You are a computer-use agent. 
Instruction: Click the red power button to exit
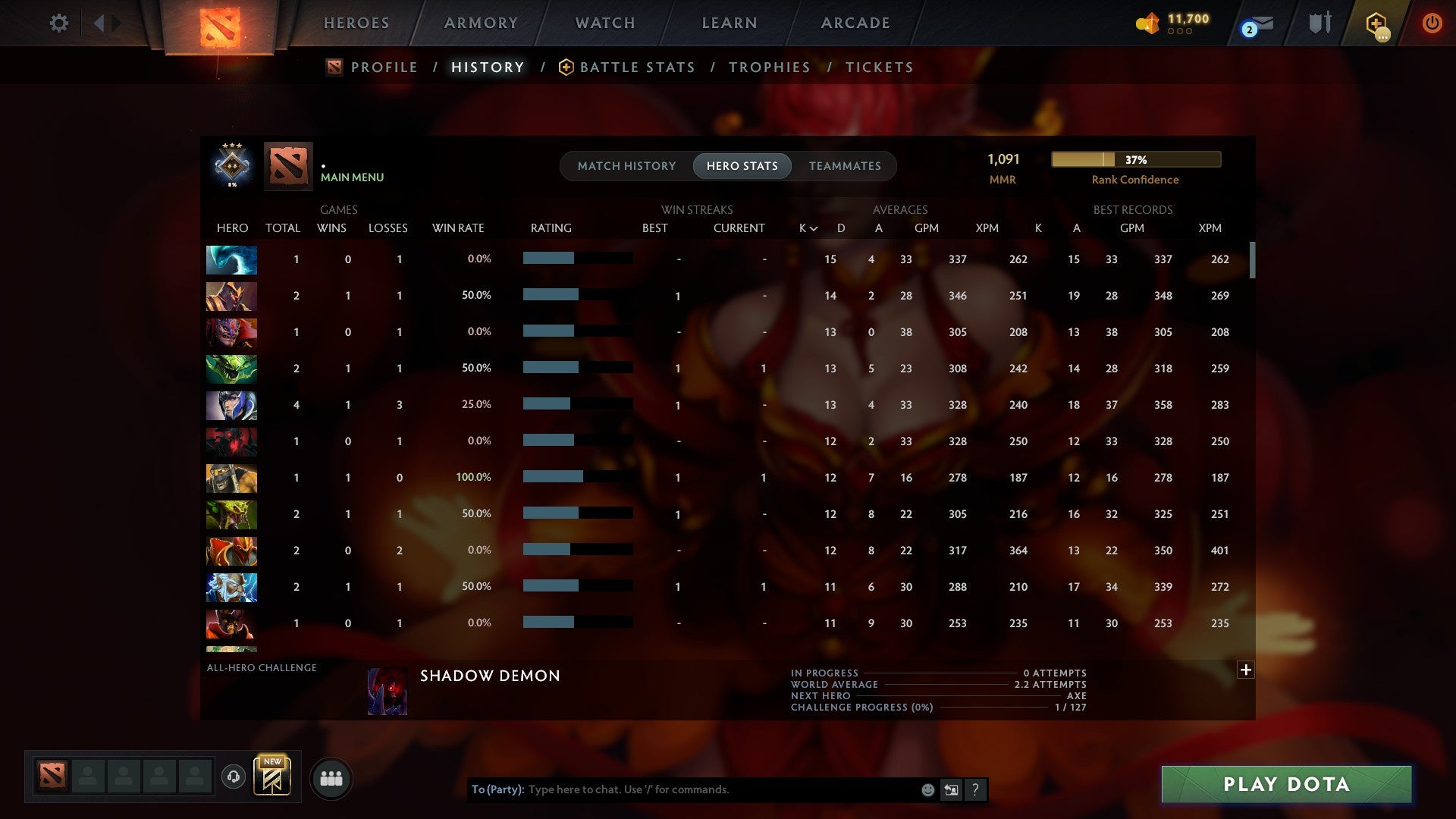(1432, 23)
